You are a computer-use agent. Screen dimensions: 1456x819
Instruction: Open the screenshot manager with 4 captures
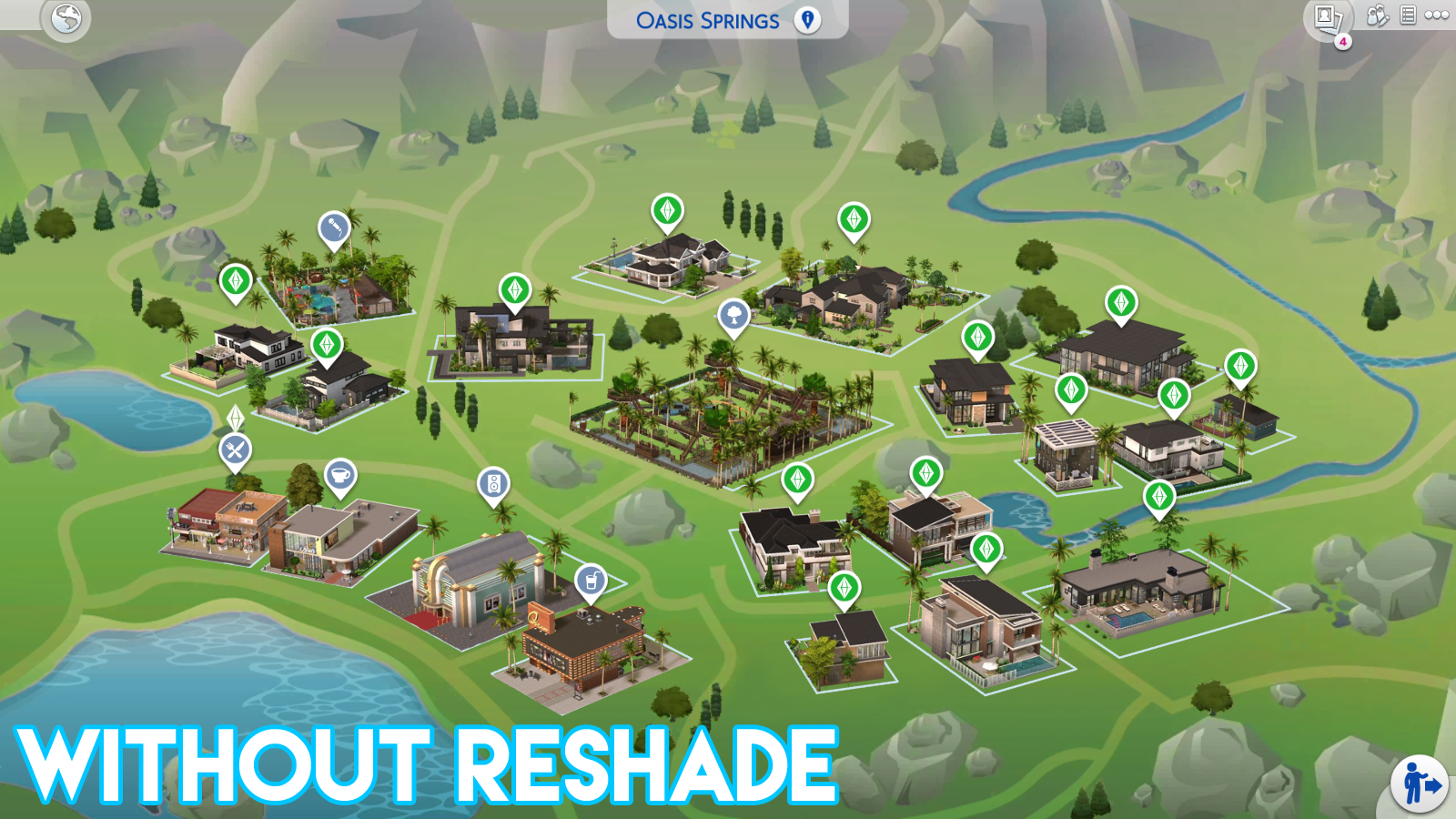click(1326, 15)
